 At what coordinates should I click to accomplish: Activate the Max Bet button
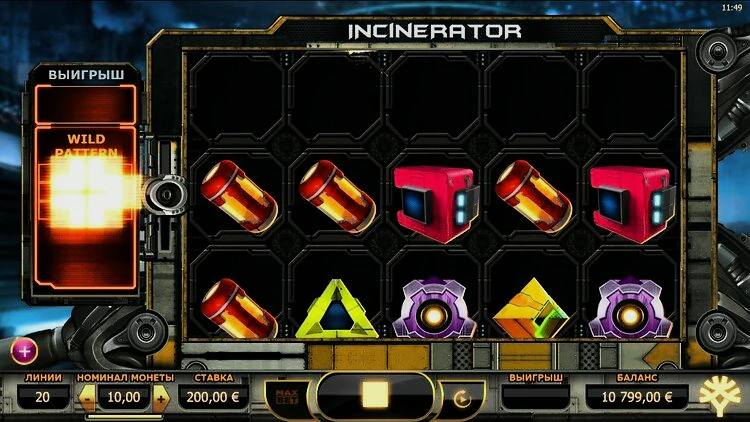(x=285, y=396)
